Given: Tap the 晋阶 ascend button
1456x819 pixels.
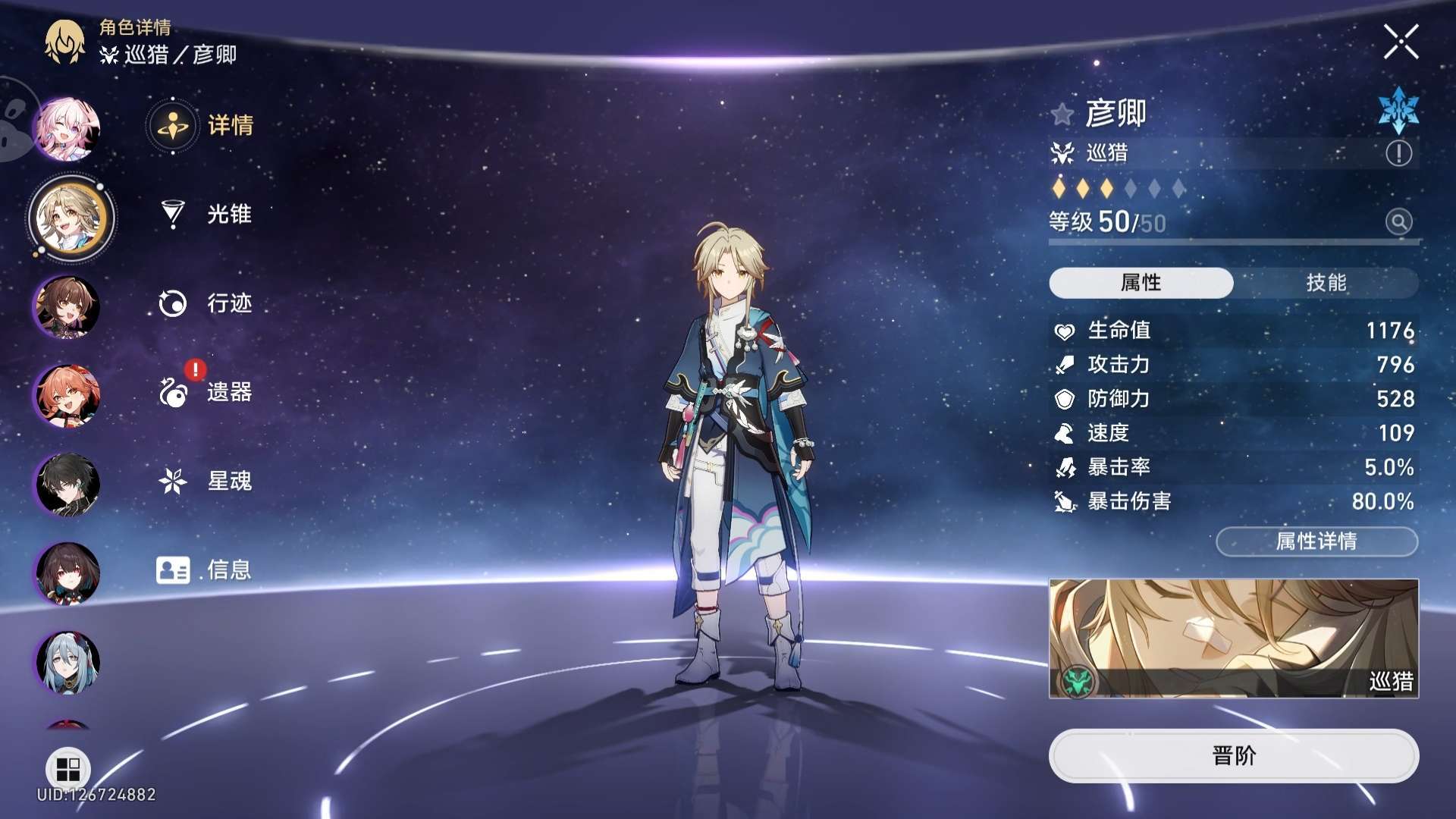Looking at the screenshot, I should click(x=1234, y=755).
